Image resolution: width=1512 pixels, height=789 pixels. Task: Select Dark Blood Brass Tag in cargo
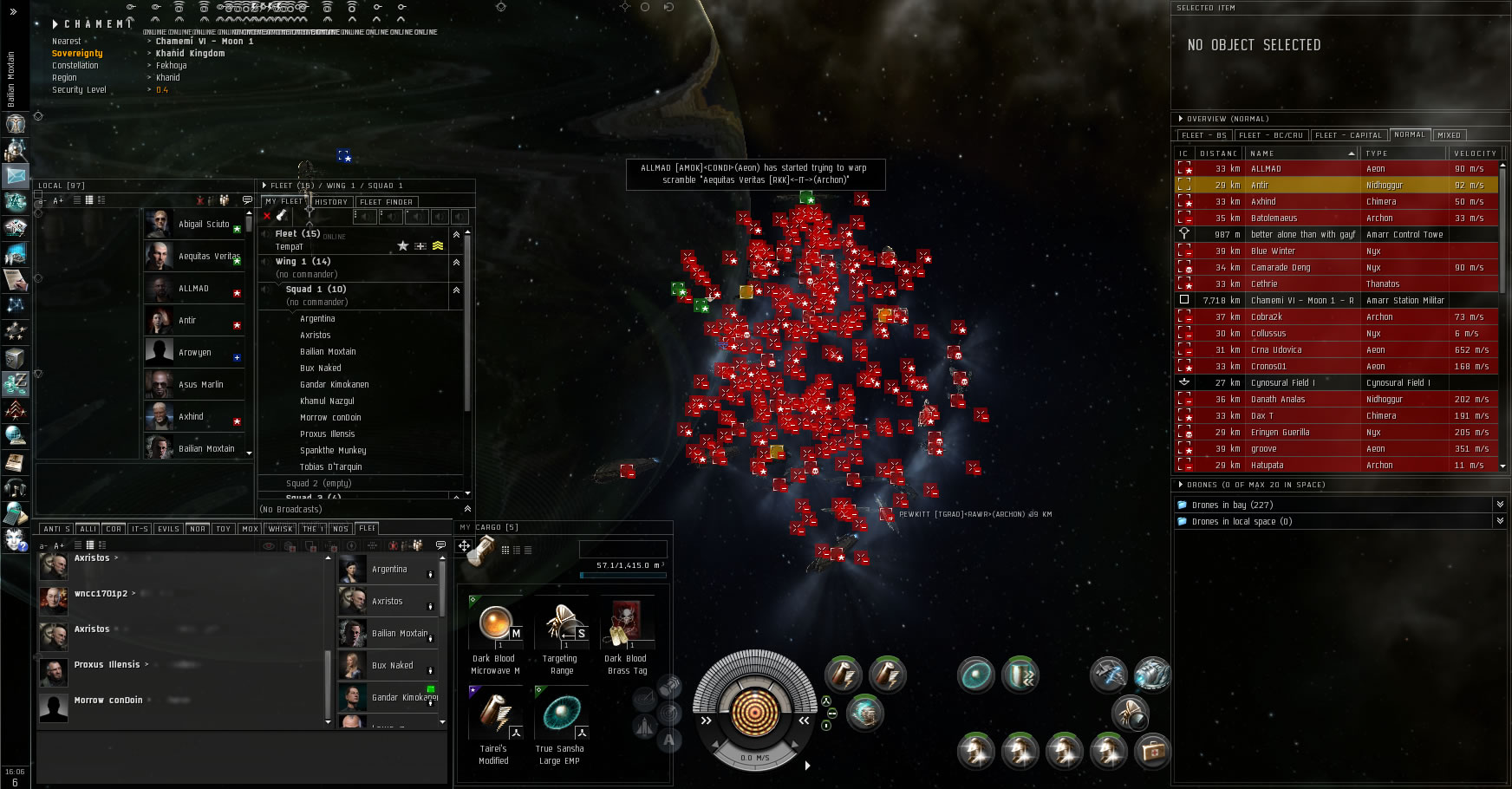tap(626, 624)
